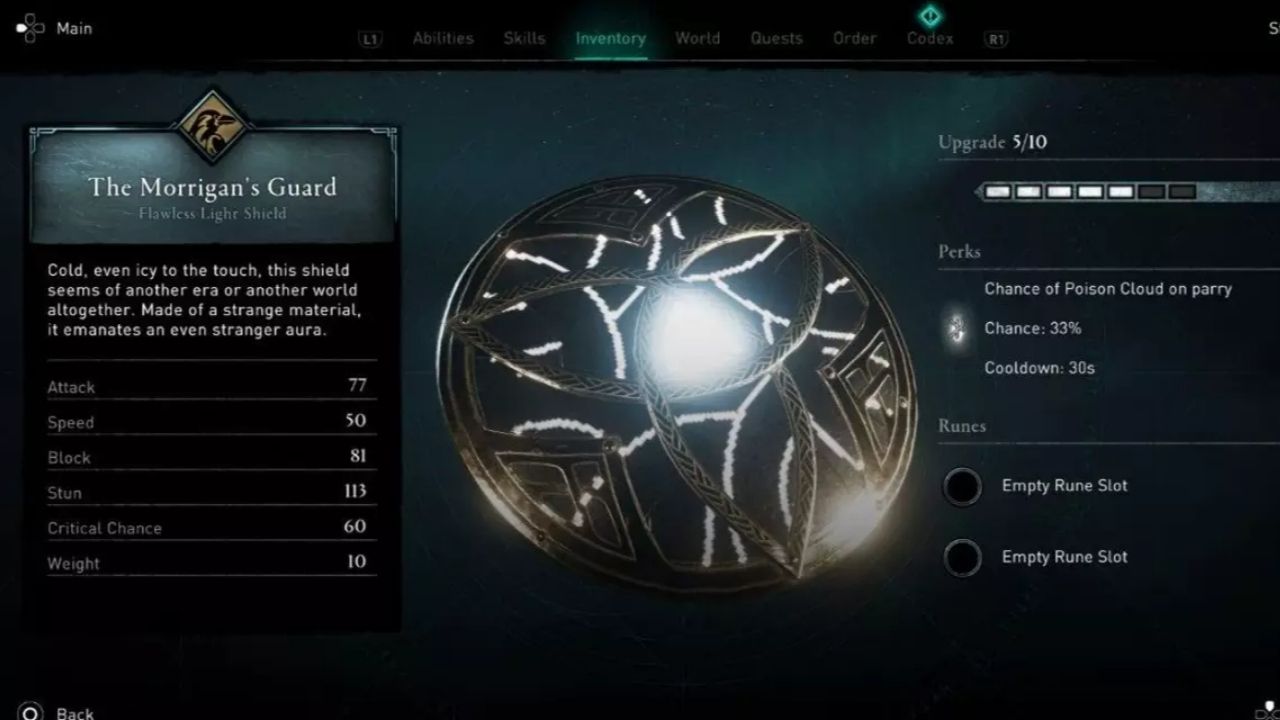Open the Main menu
This screenshot has height=720, width=1280.
tap(73, 28)
